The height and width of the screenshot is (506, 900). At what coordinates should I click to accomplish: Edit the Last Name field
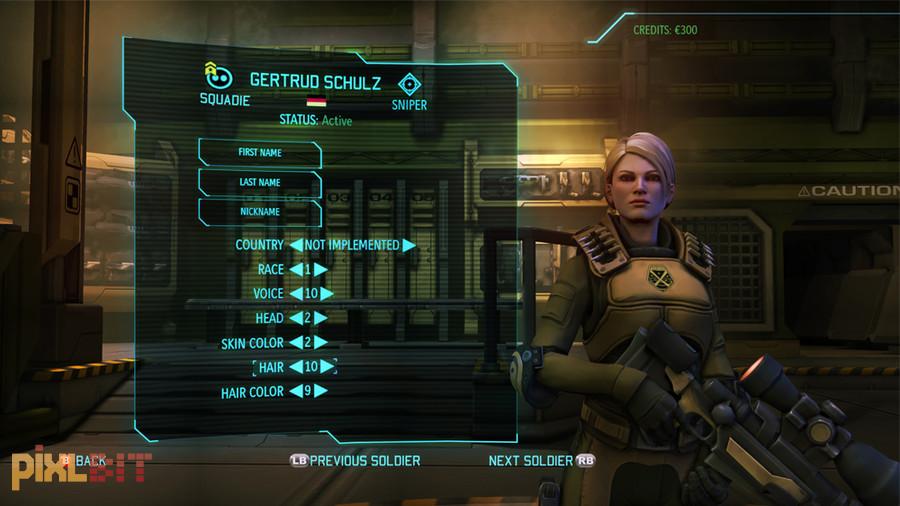pos(260,183)
